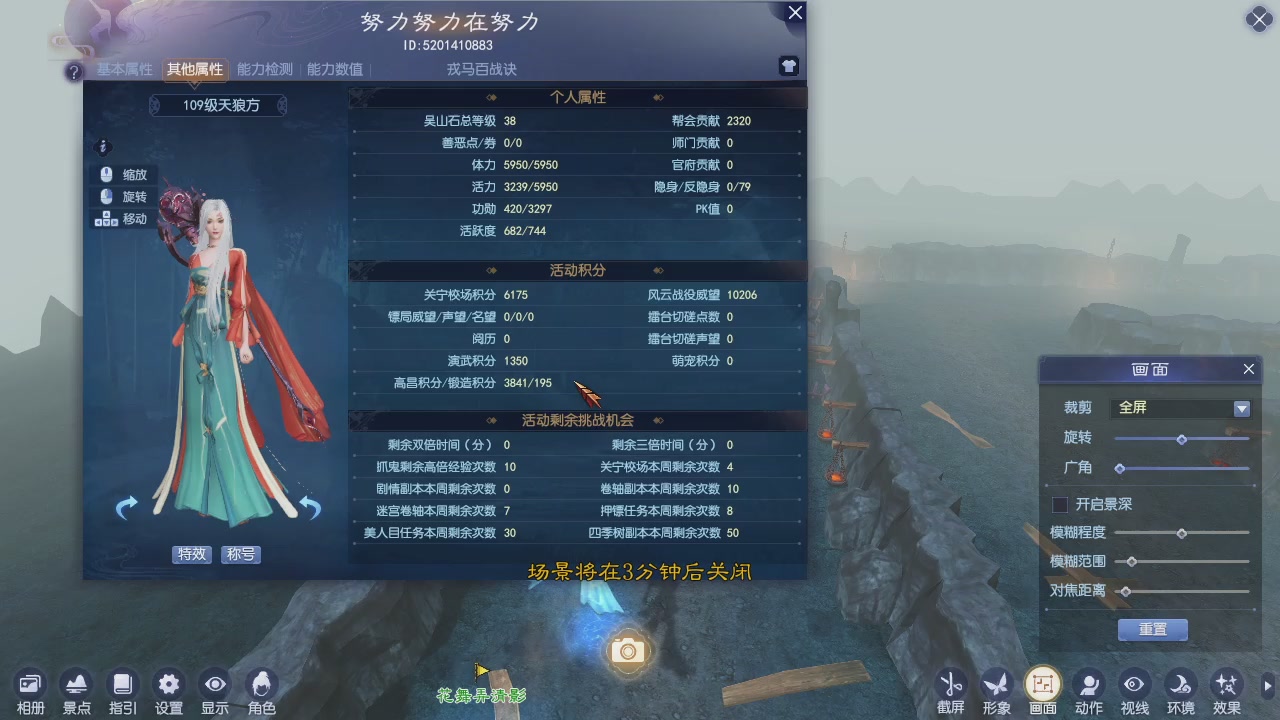Screen dimensions: 1280x720
Task: Click the 称号 title button
Action: [241, 554]
